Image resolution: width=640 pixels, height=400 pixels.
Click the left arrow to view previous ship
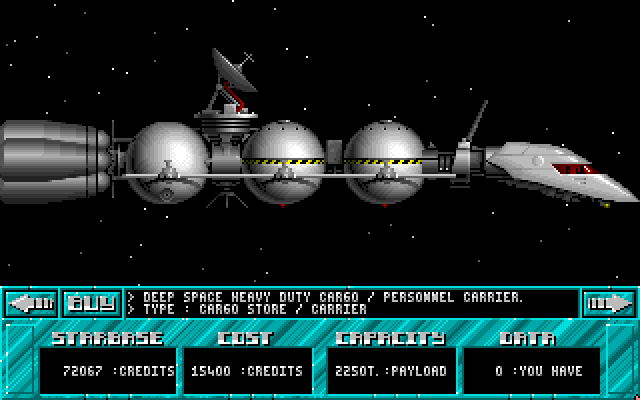pyautogui.click(x=30, y=302)
